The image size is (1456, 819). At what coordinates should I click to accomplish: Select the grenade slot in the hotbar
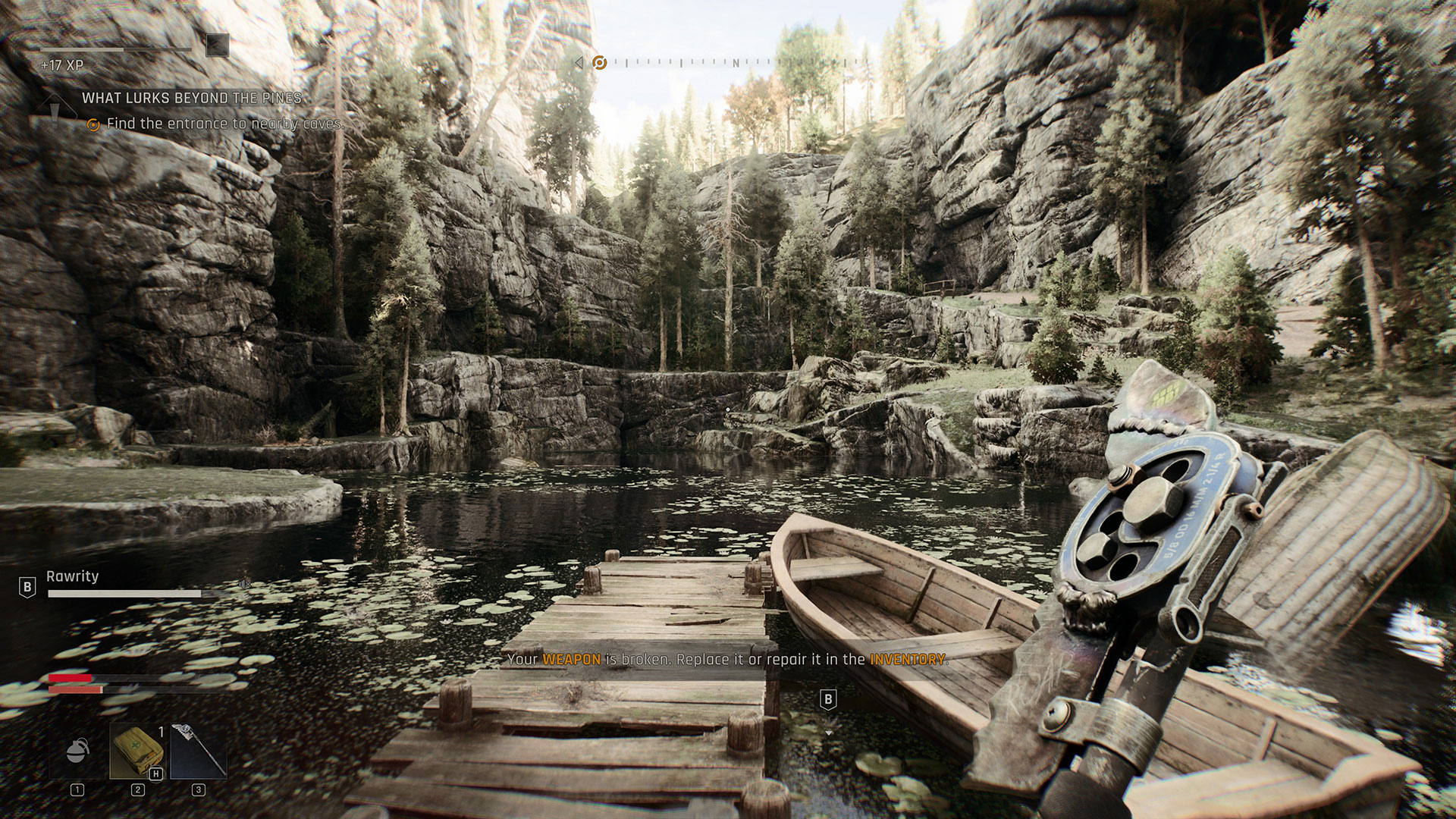pyautogui.click(x=77, y=750)
